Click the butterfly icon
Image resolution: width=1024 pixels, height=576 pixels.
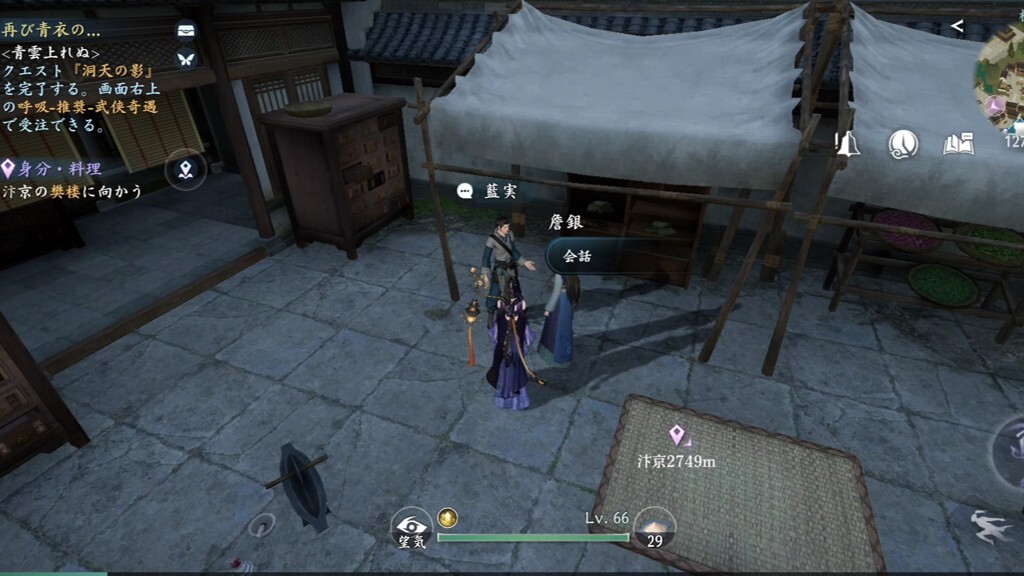(x=185, y=59)
